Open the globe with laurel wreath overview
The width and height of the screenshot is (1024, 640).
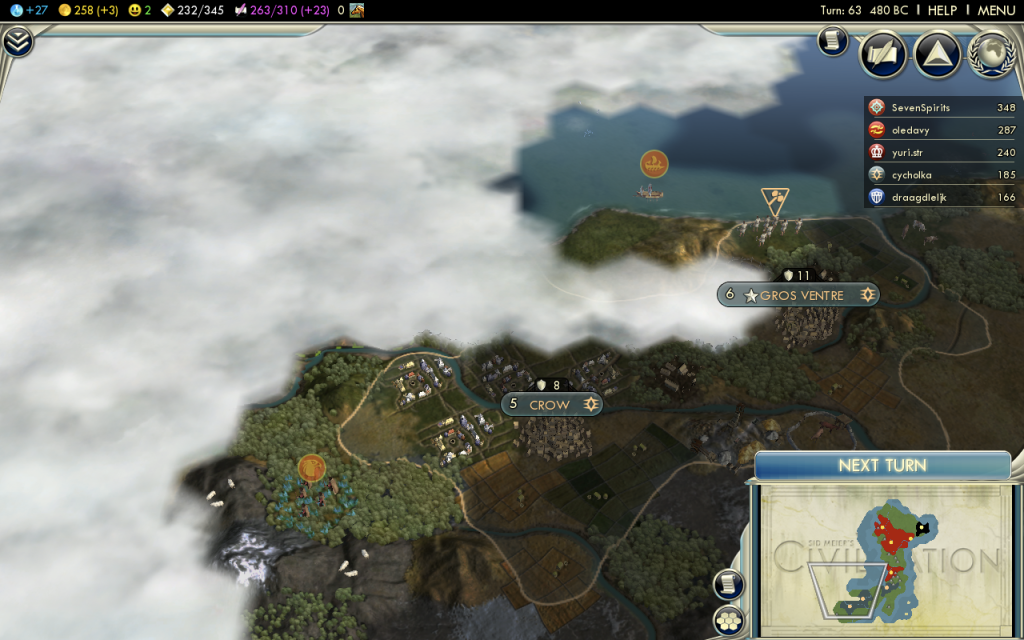coord(990,55)
